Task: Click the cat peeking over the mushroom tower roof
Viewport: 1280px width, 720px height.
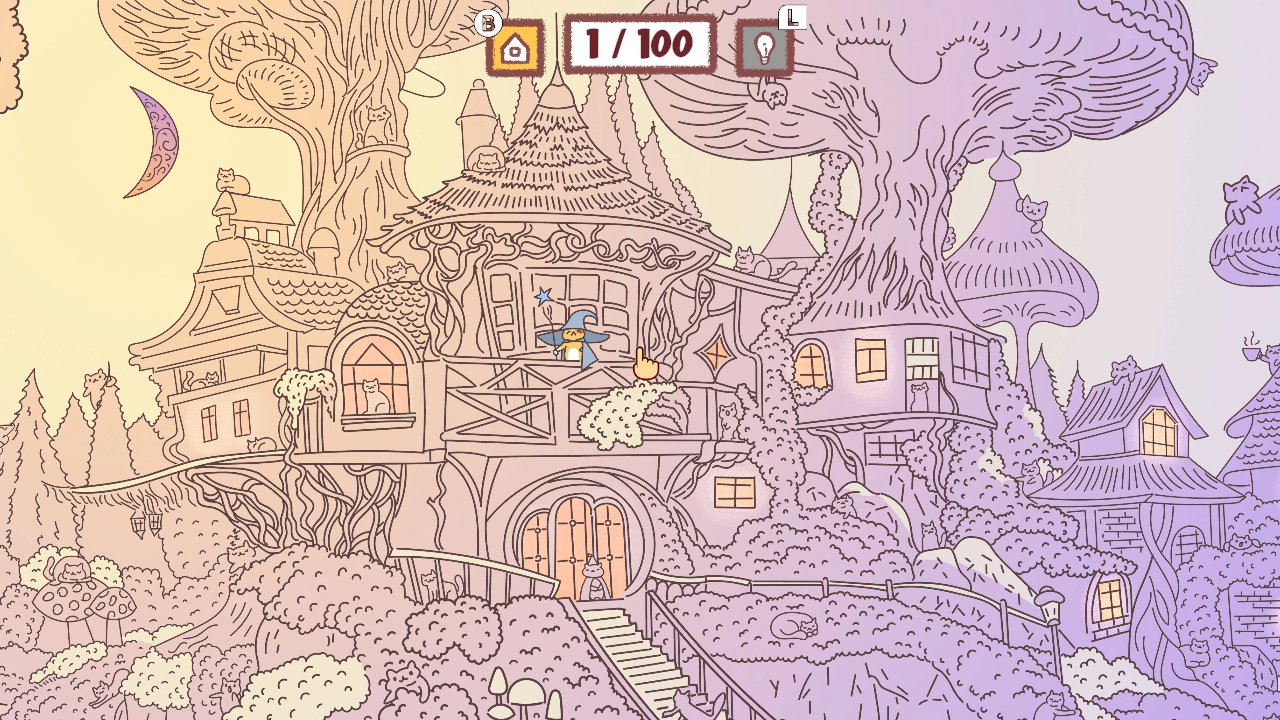Action: [x=1034, y=208]
